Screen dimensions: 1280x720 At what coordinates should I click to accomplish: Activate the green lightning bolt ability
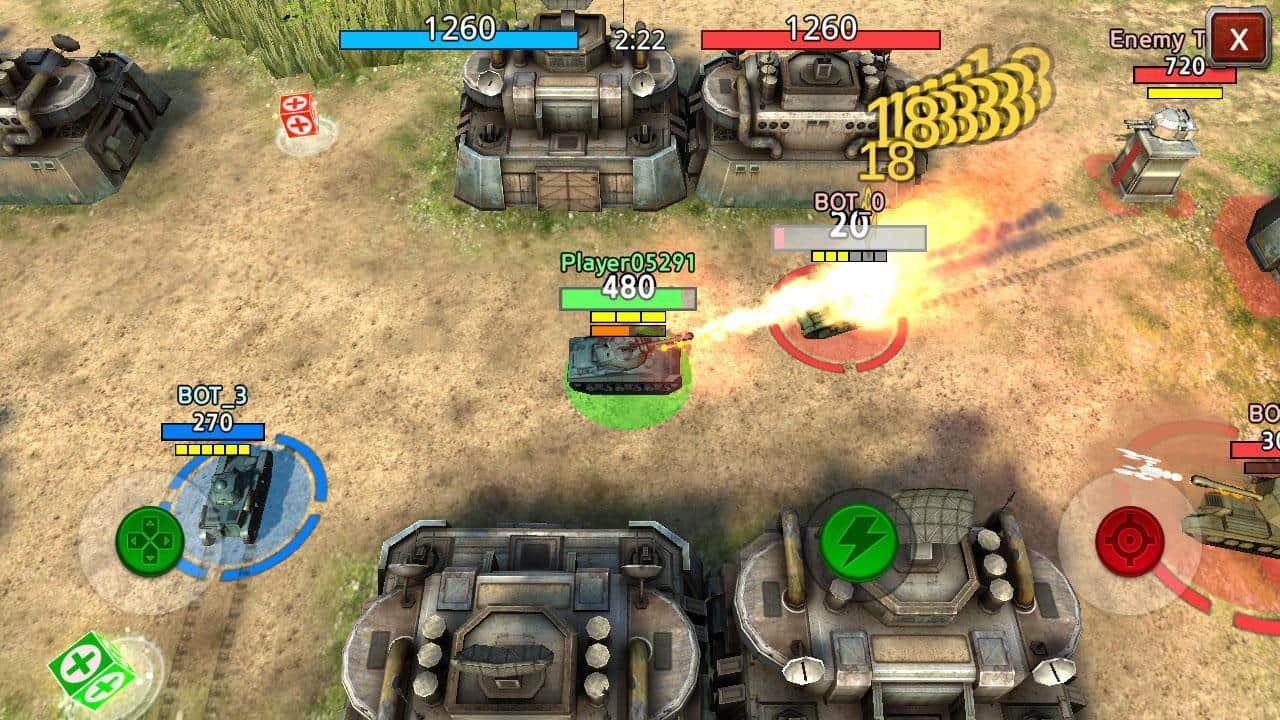(858, 542)
